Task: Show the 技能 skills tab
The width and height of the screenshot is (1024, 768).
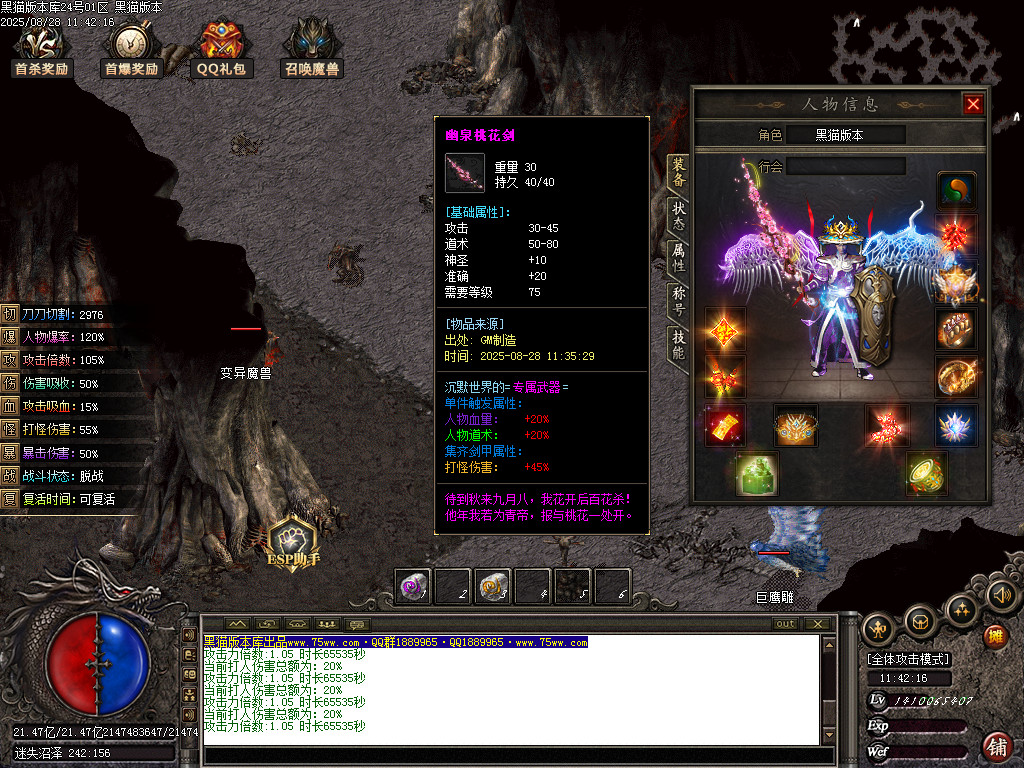Action: tap(678, 345)
